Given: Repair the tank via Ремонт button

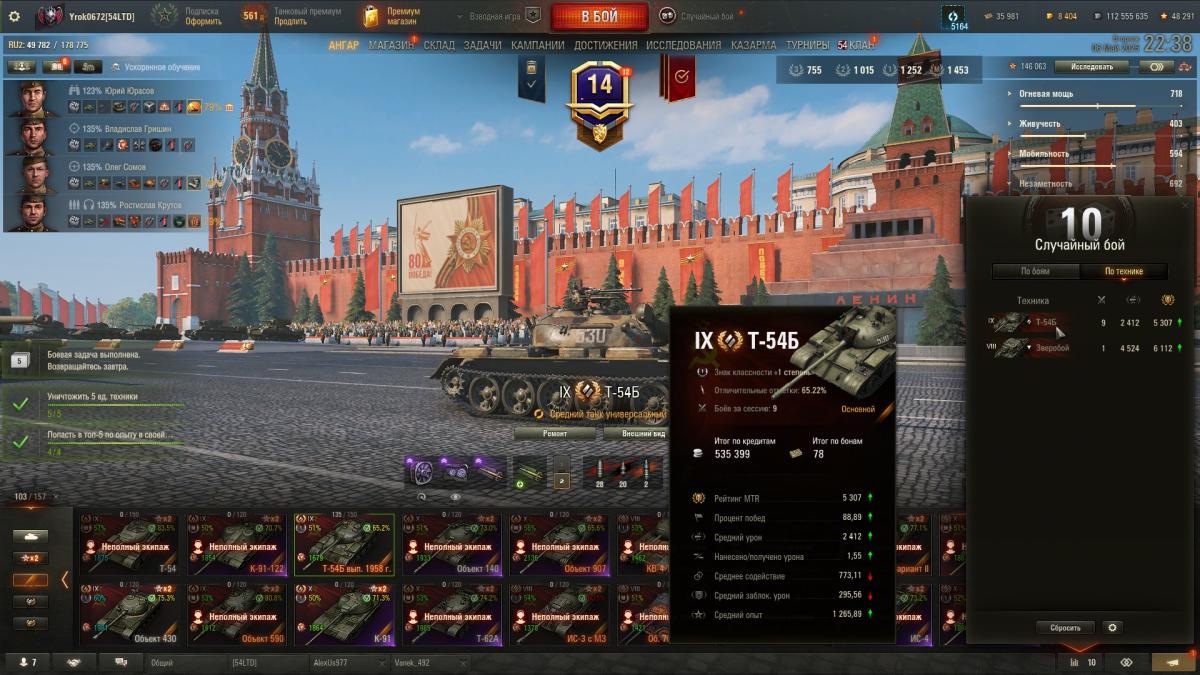Looking at the screenshot, I should [556, 434].
